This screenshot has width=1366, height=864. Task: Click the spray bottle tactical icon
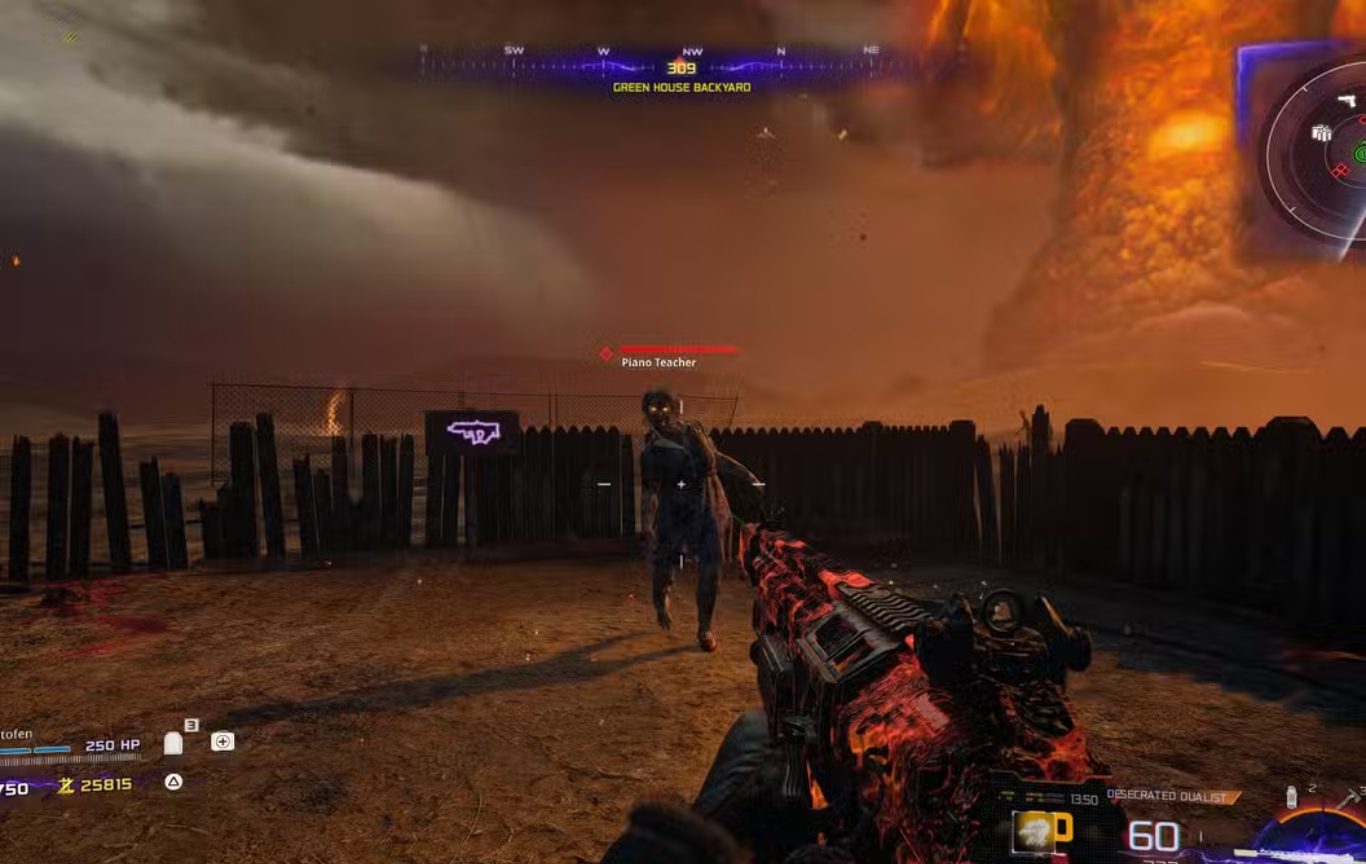pos(1291,797)
